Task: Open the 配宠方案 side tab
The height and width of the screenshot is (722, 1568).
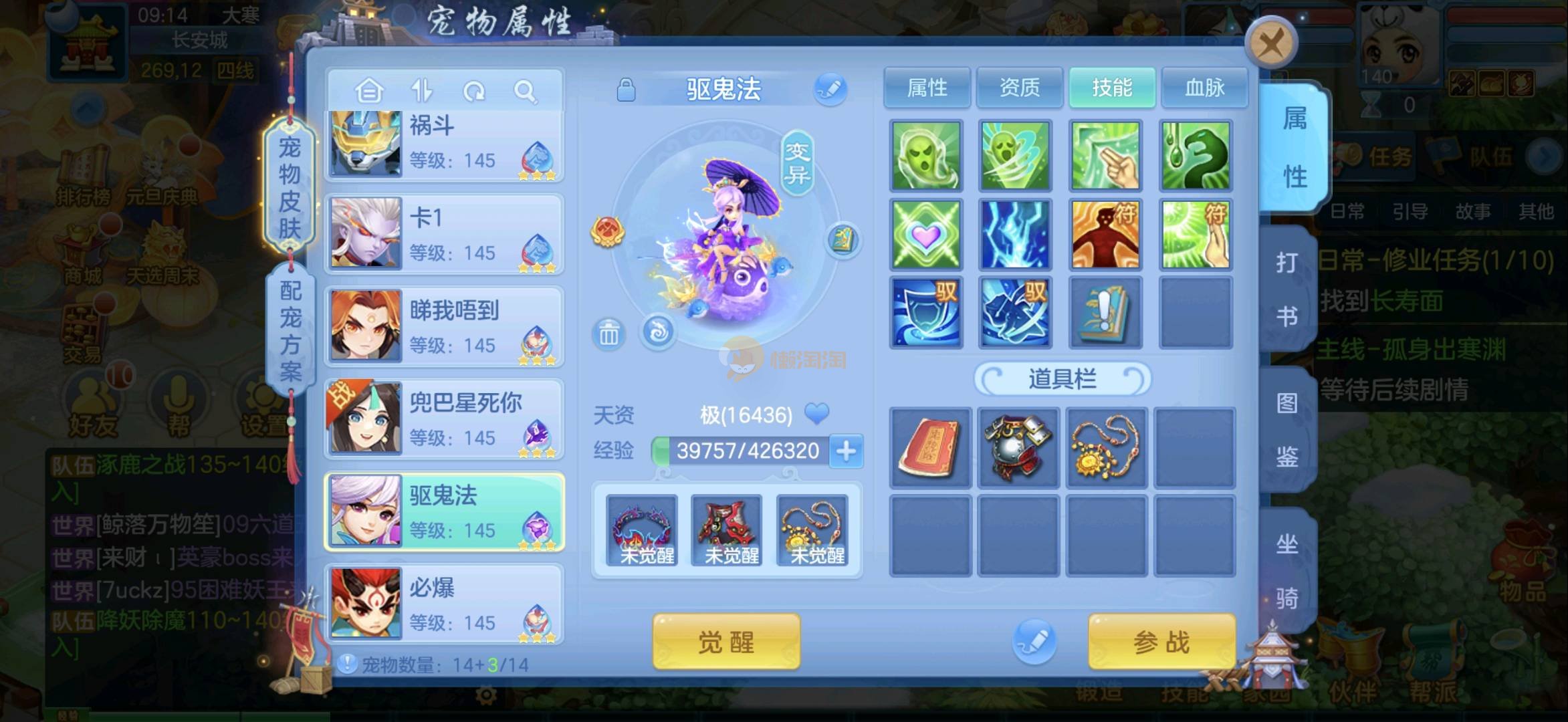Action: 290,331
